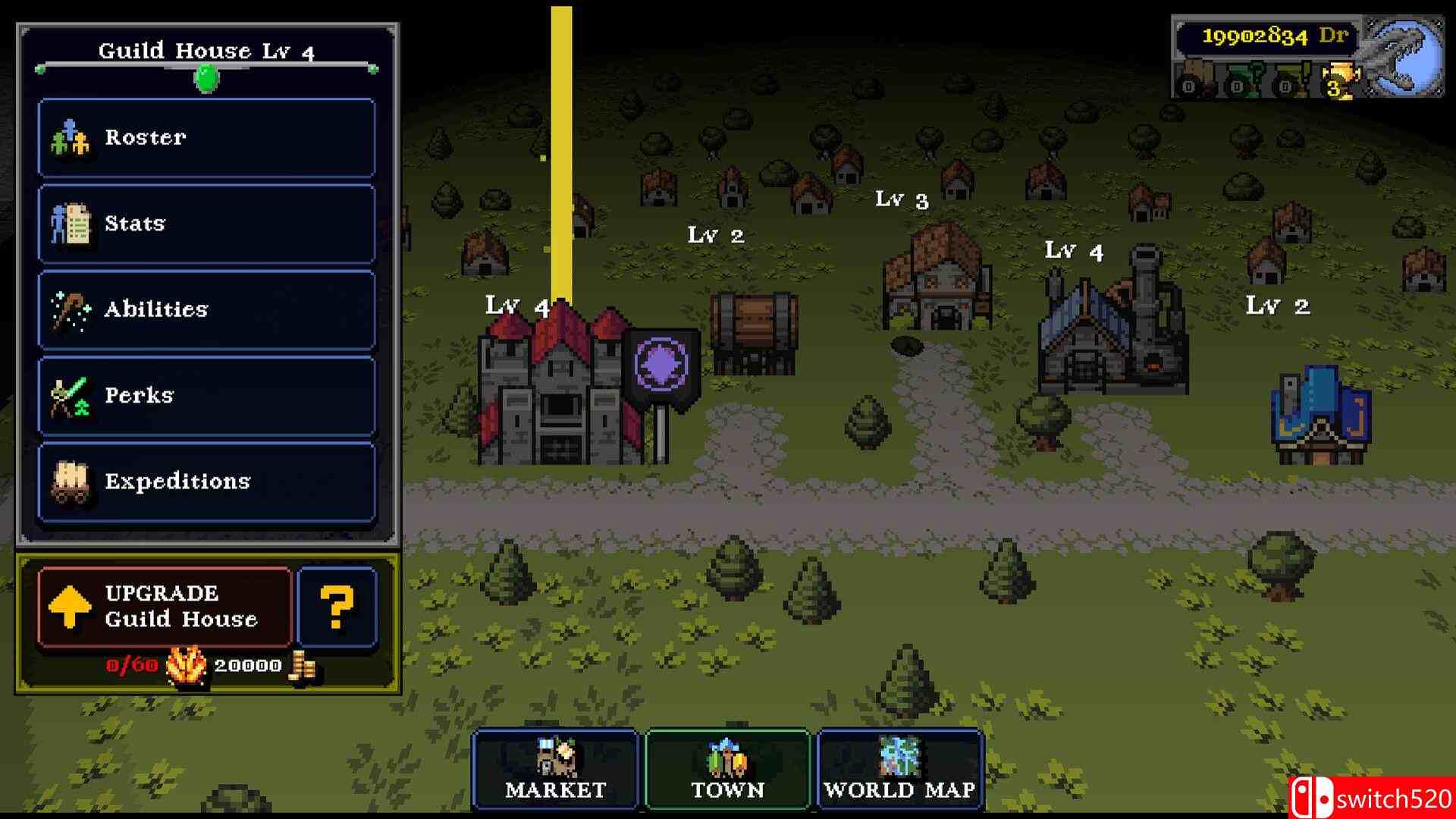Image resolution: width=1456 pixels, height=819 pixels.
Task: Open the Expeditions menu
Action: [206, 482]
